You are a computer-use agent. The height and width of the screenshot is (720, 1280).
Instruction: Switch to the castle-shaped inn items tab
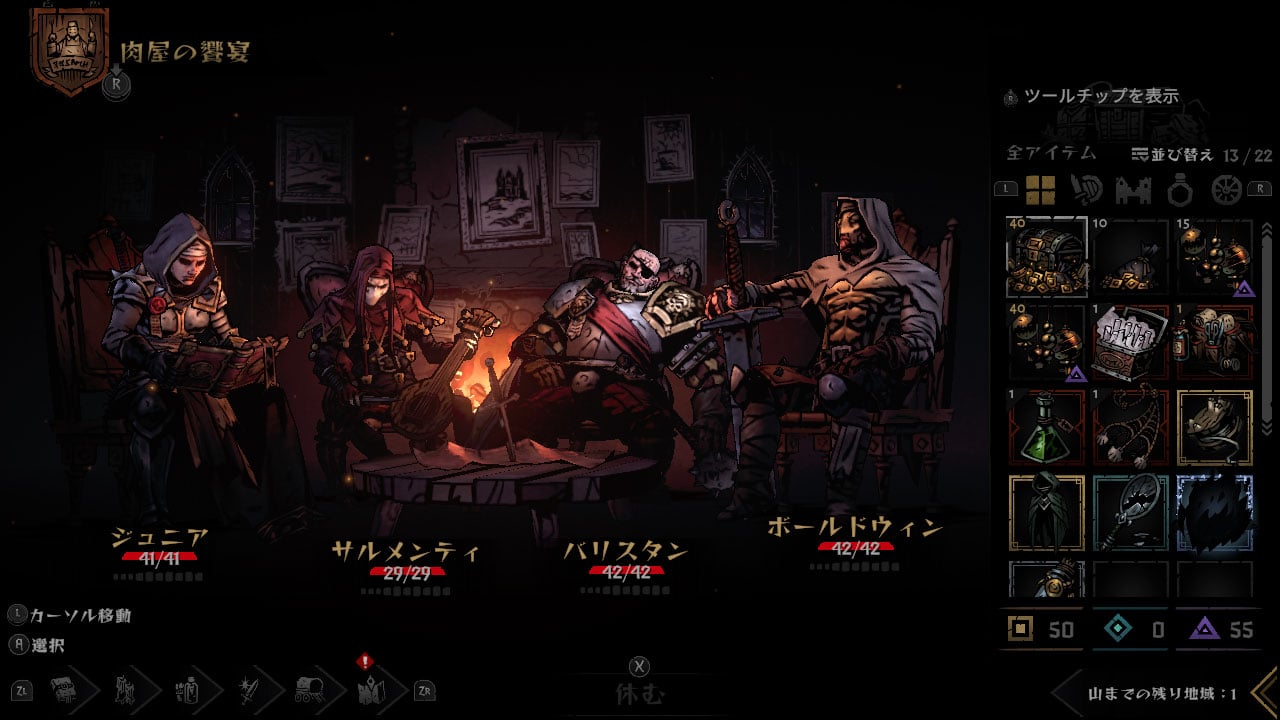coord(1132,189)
